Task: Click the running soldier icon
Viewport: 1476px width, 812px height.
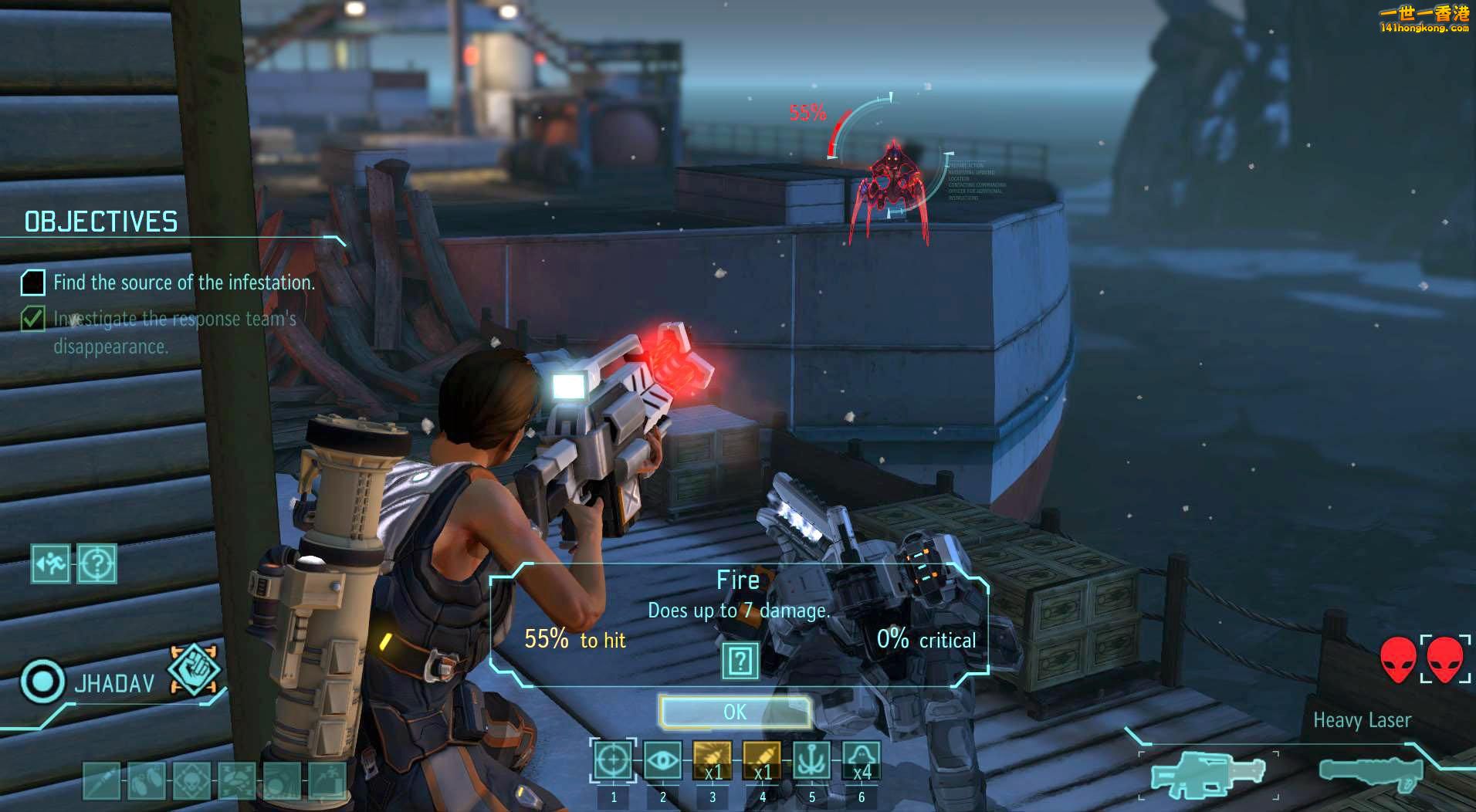Action: click(51, 564)
